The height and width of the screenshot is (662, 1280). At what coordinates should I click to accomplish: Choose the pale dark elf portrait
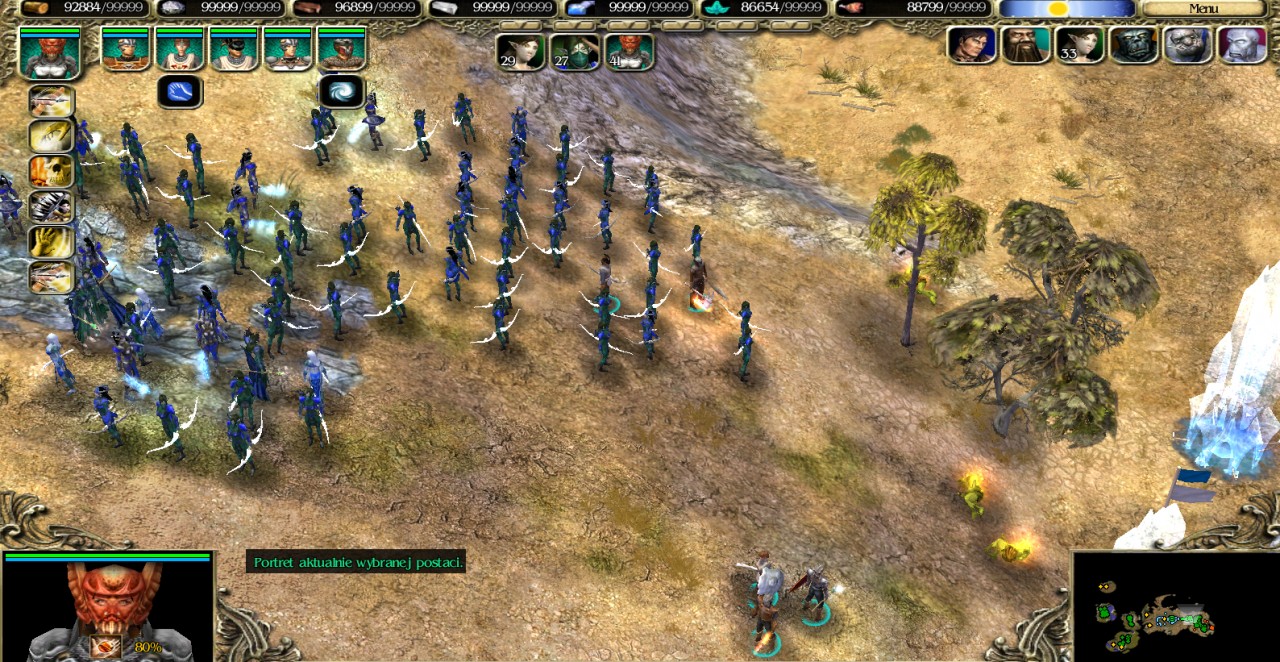1242,45
